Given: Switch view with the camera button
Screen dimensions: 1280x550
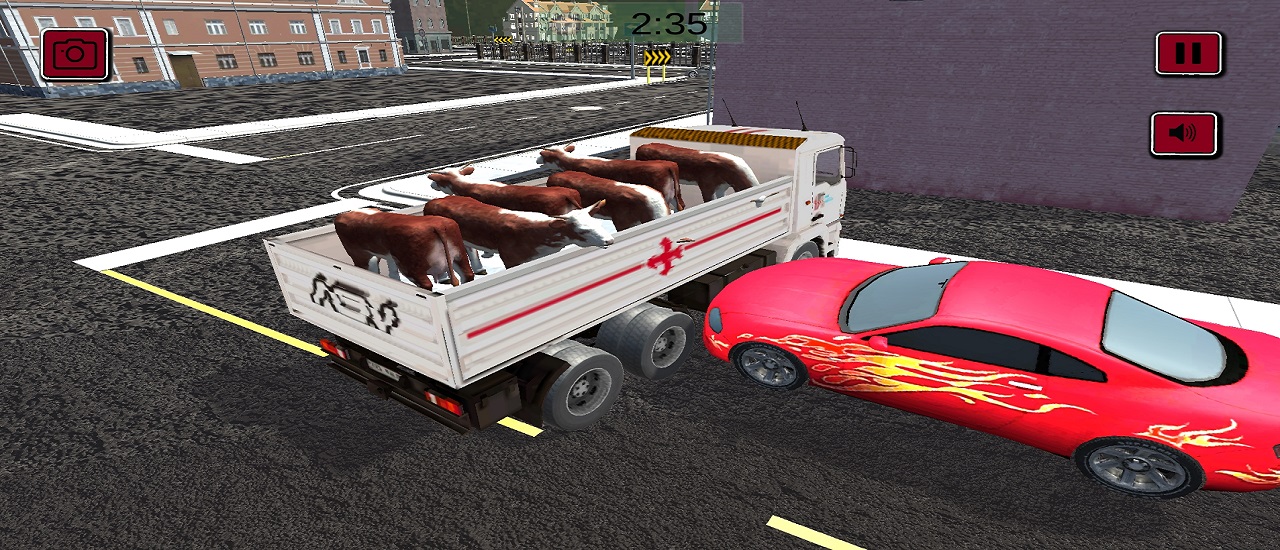Looking at the screenshot, I should [x=75, y=54].
